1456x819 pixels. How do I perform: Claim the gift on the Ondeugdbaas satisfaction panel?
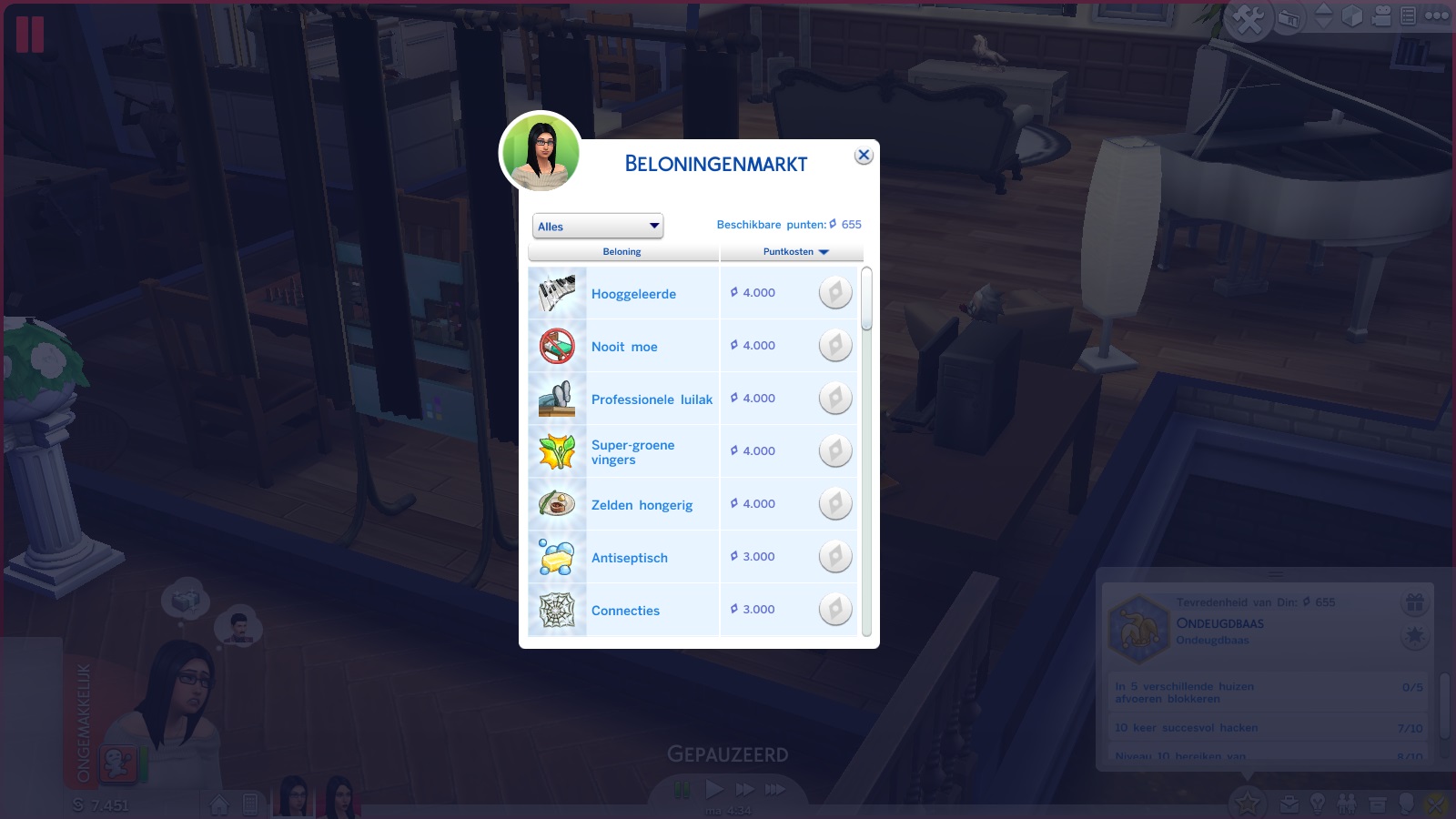click(x=1413, y=602)
